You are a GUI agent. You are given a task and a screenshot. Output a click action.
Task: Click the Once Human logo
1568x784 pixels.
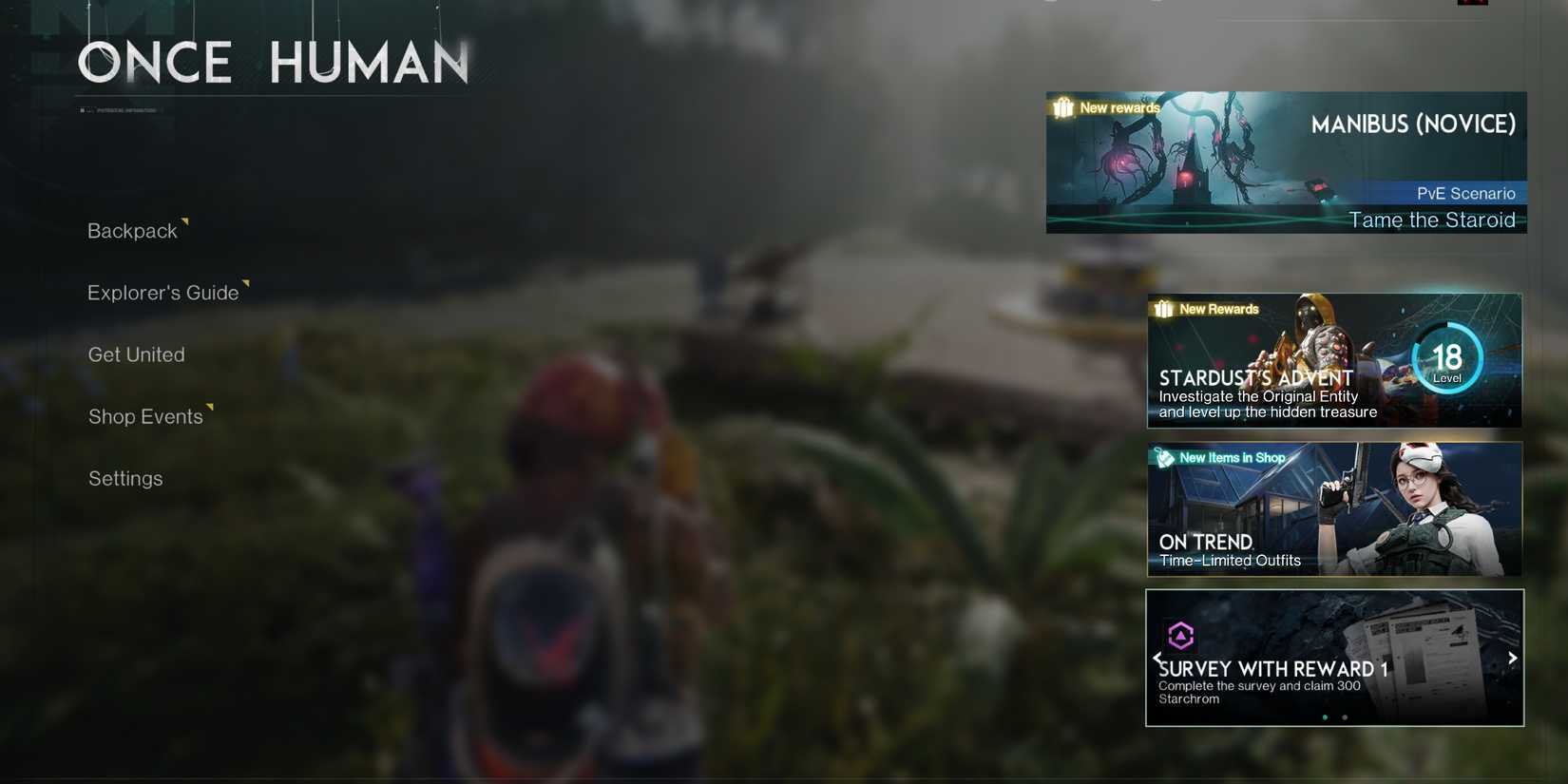(x=273, y=62)
